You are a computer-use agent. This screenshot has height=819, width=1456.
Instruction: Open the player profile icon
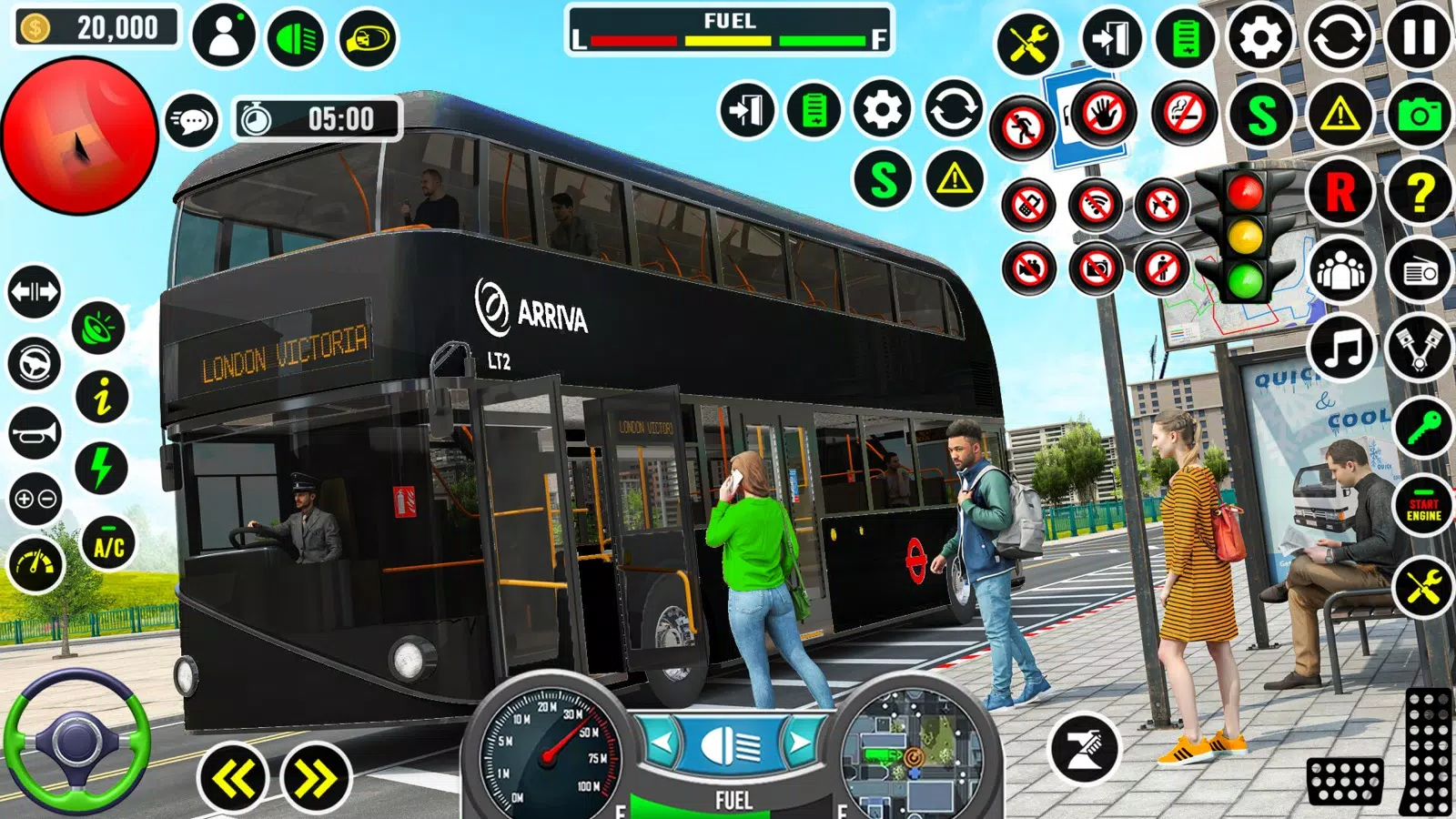(224, 36)
